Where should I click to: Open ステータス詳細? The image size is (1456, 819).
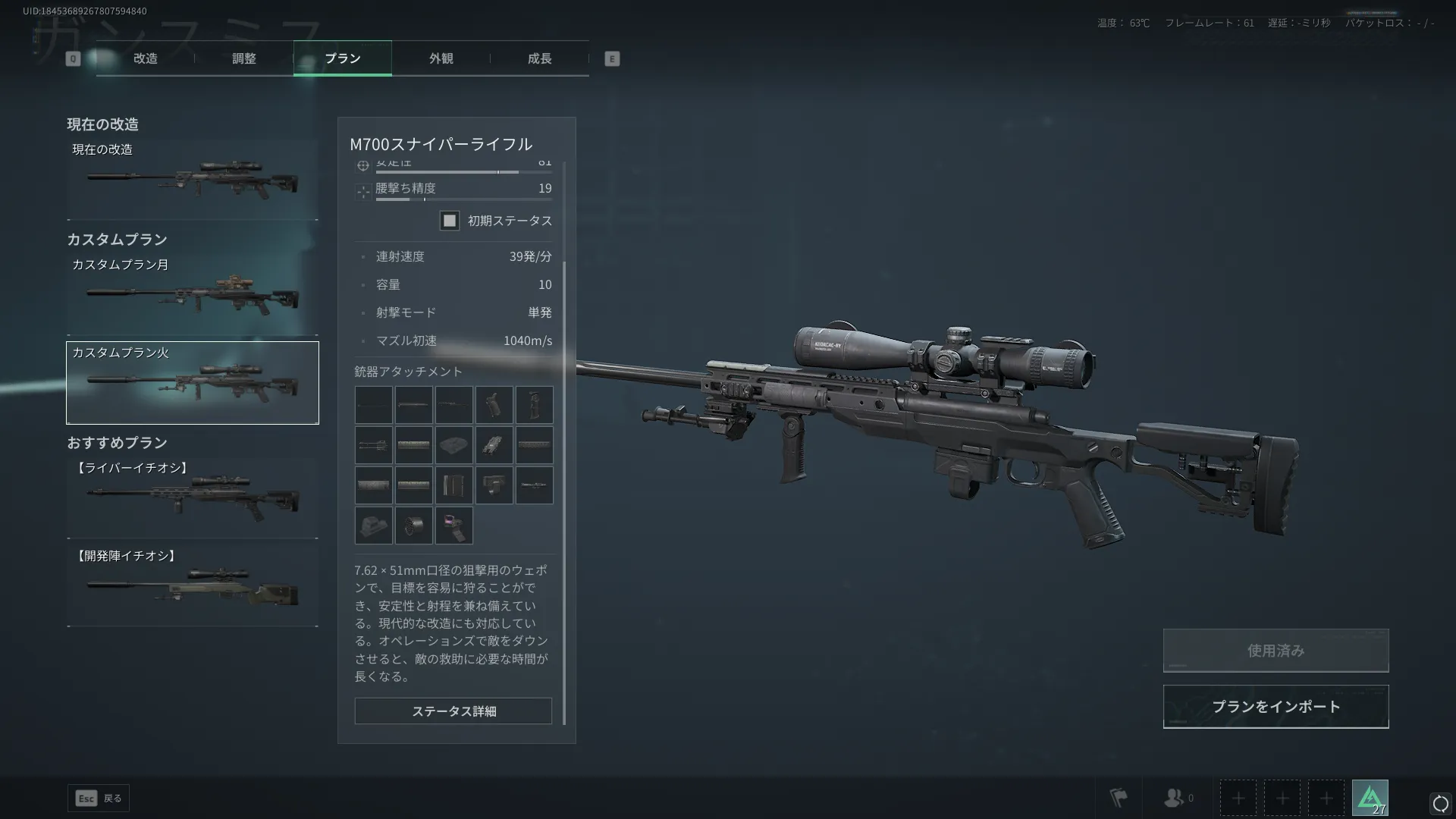(x=453, y=711)
